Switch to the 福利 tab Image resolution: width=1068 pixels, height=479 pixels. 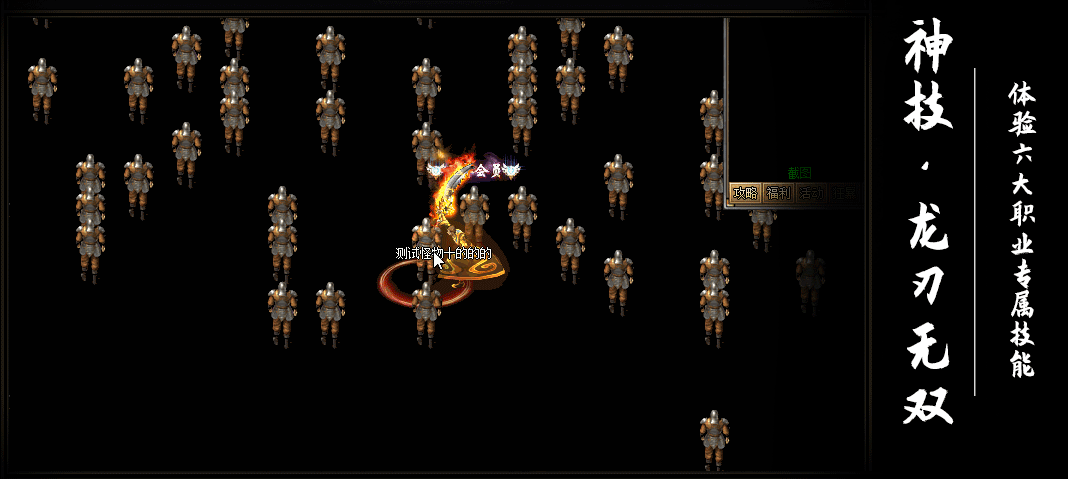[x=777, y=193]
